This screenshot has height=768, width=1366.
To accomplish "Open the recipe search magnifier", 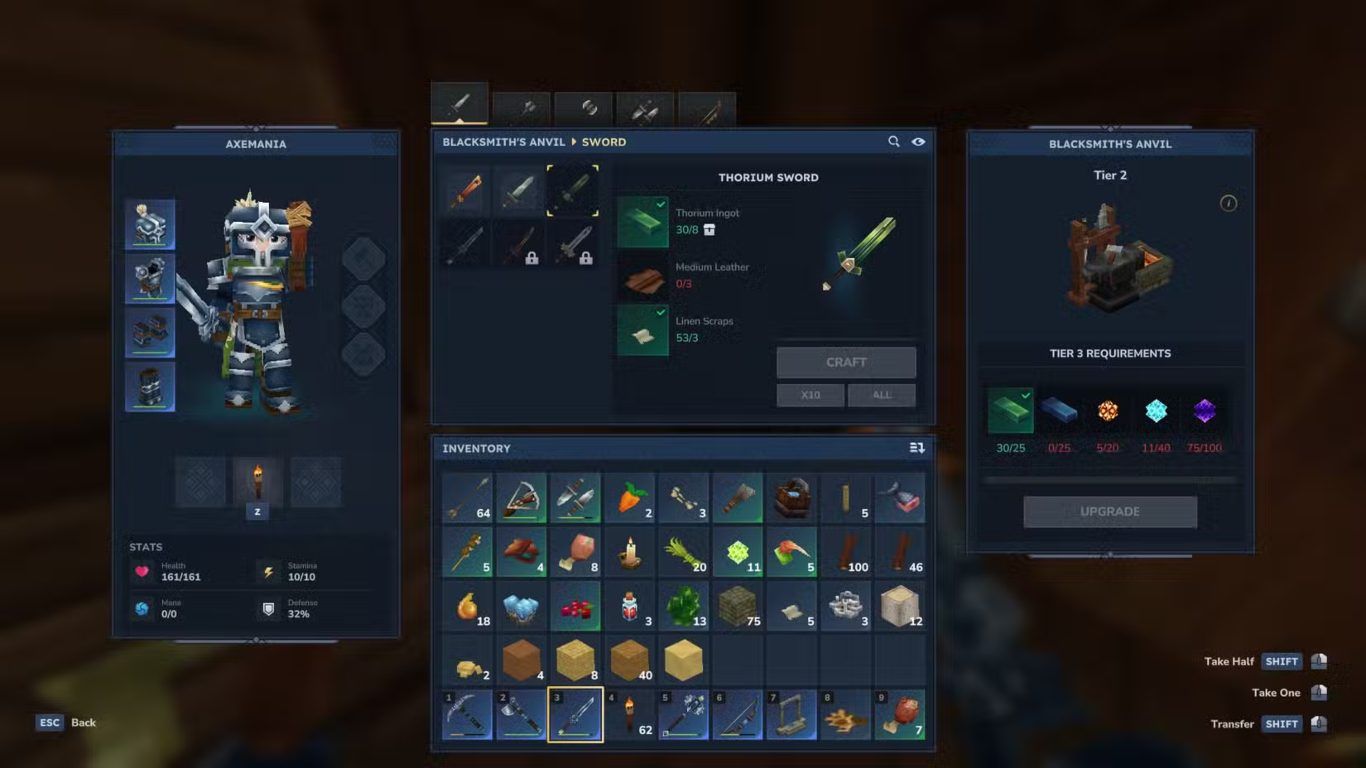I will (x=894, y=142).
